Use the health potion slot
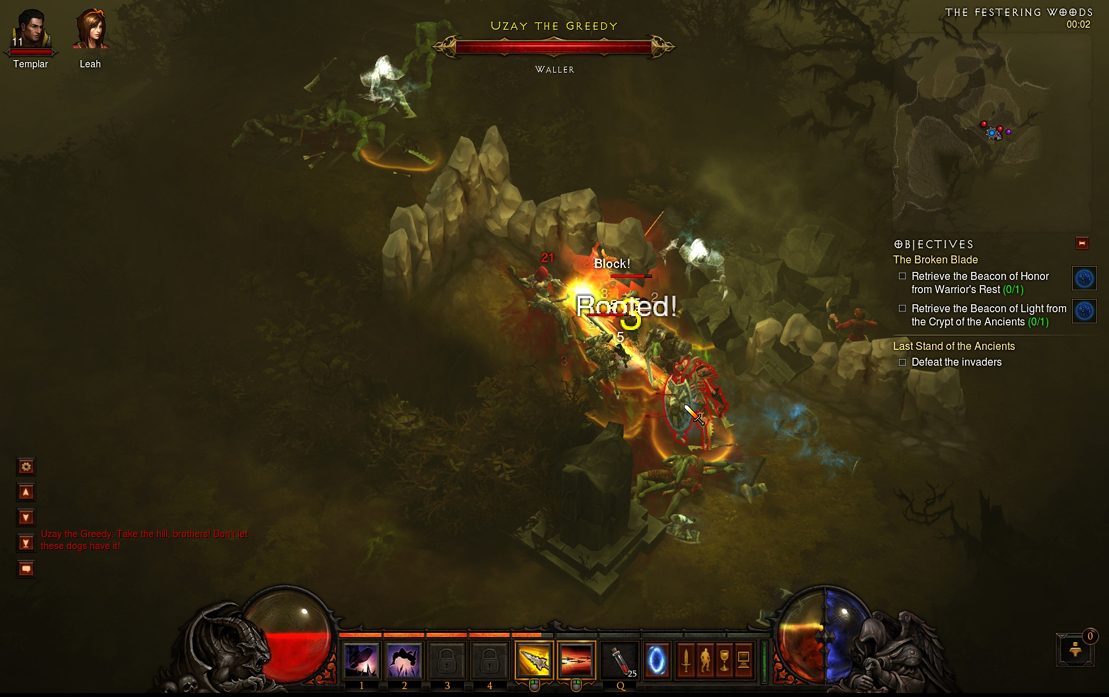1109x697 pixels. [x=620, y=661]
